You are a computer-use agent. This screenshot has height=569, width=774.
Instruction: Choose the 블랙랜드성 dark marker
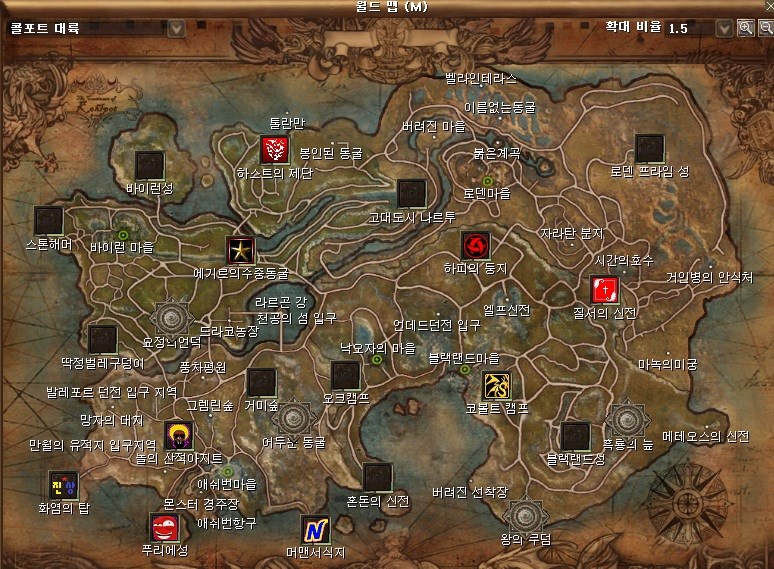tap(575, 436)
